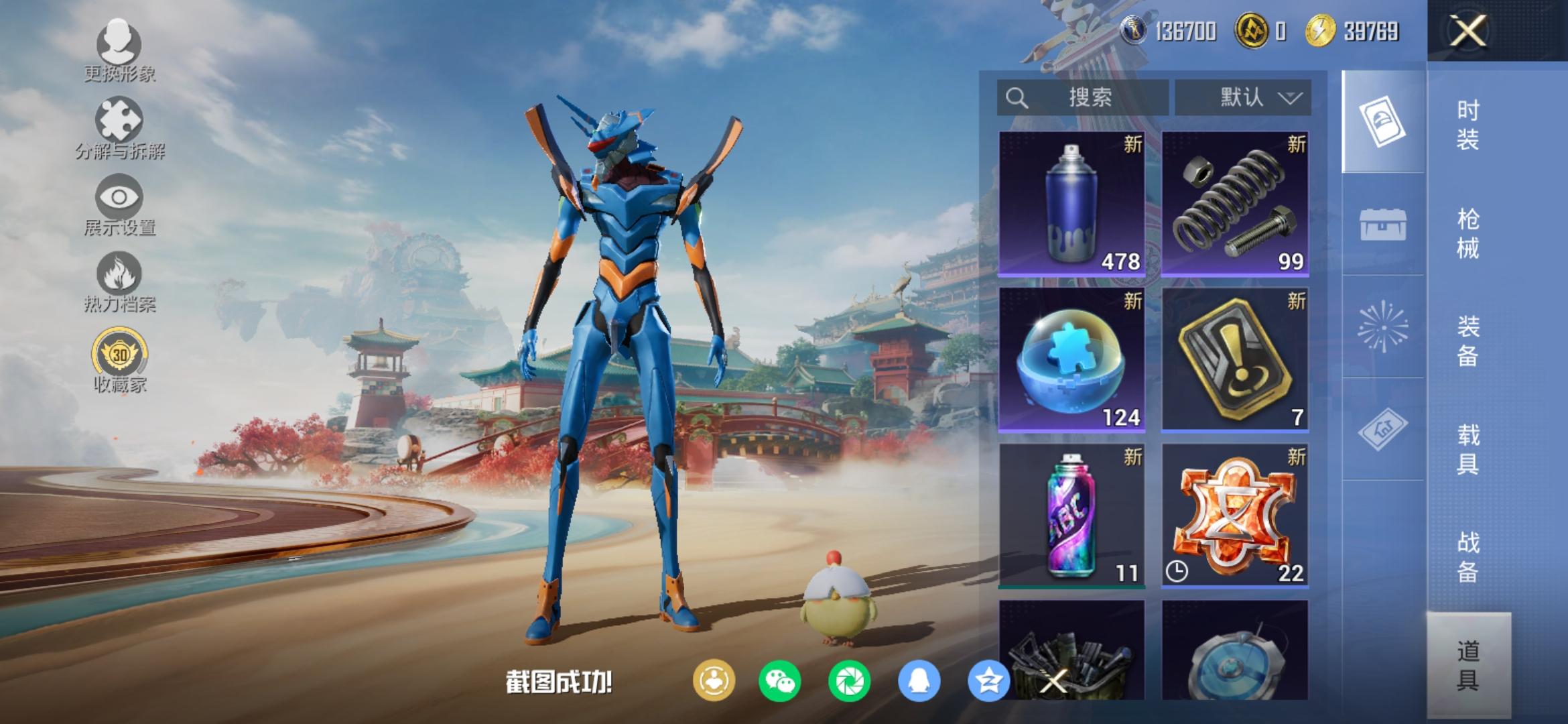The height and width of the screenshot is (724, 1568).
Task: Open the 默认 sort dropdown
Action: point(1243,98)
